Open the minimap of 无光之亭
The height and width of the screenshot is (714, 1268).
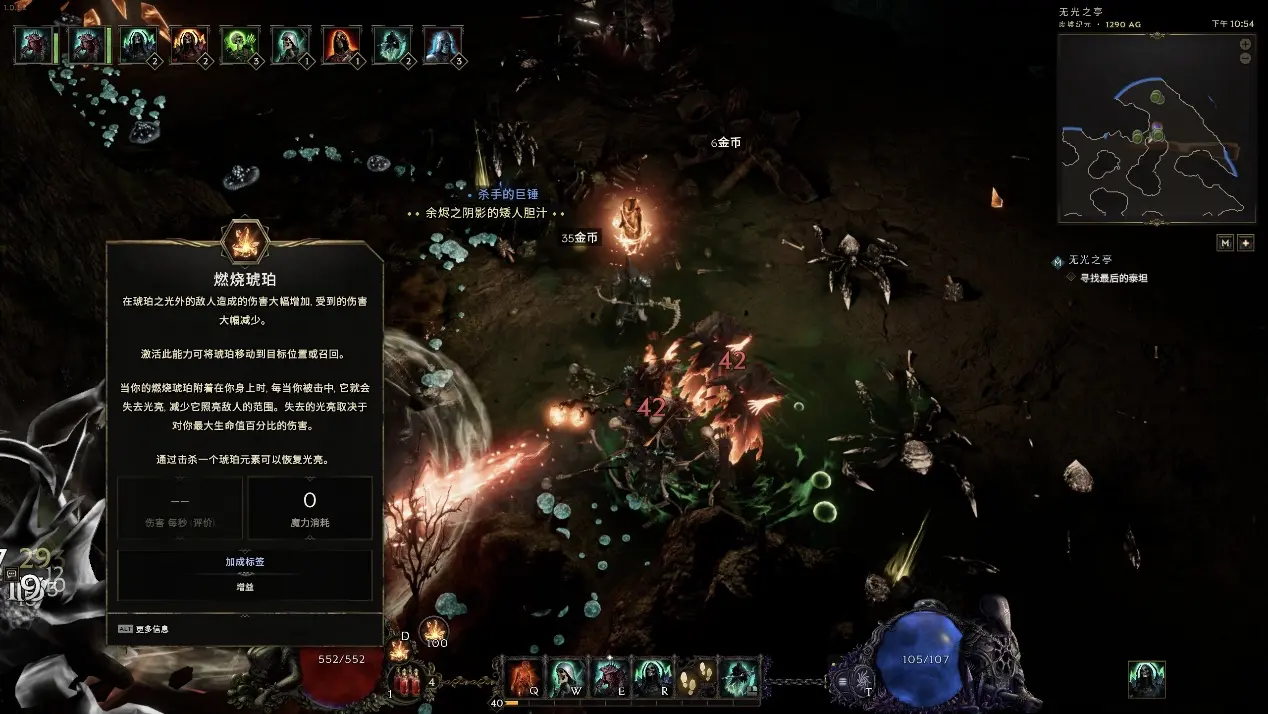[x=1156, y=128]
